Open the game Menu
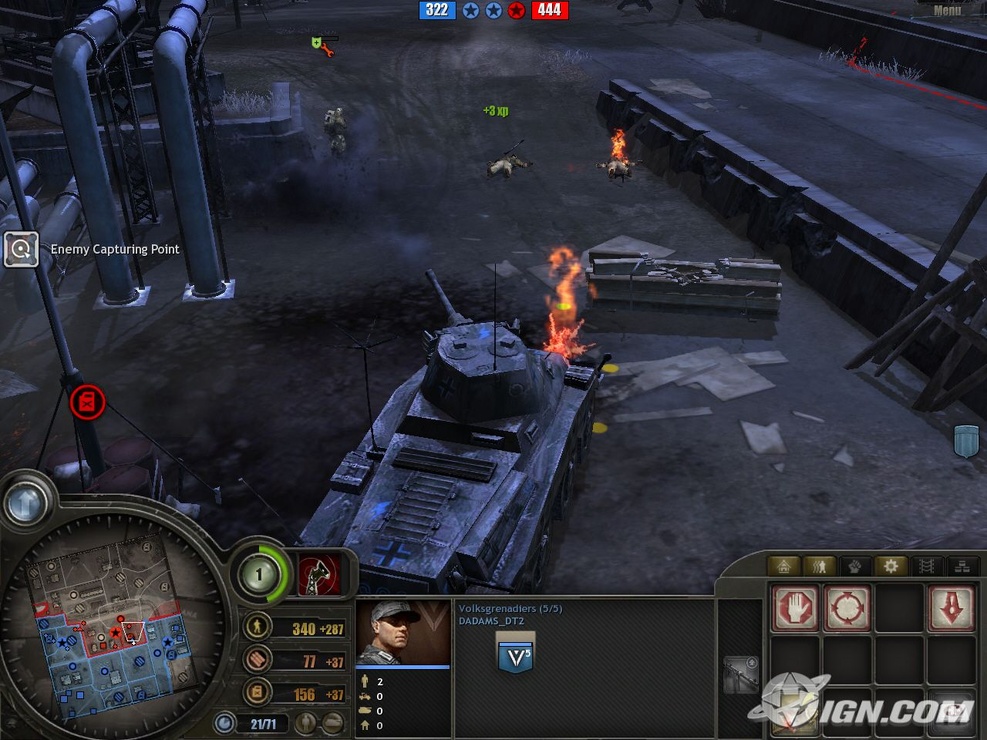Viewport: 987px width, 740px height. [x=946, y=11]
